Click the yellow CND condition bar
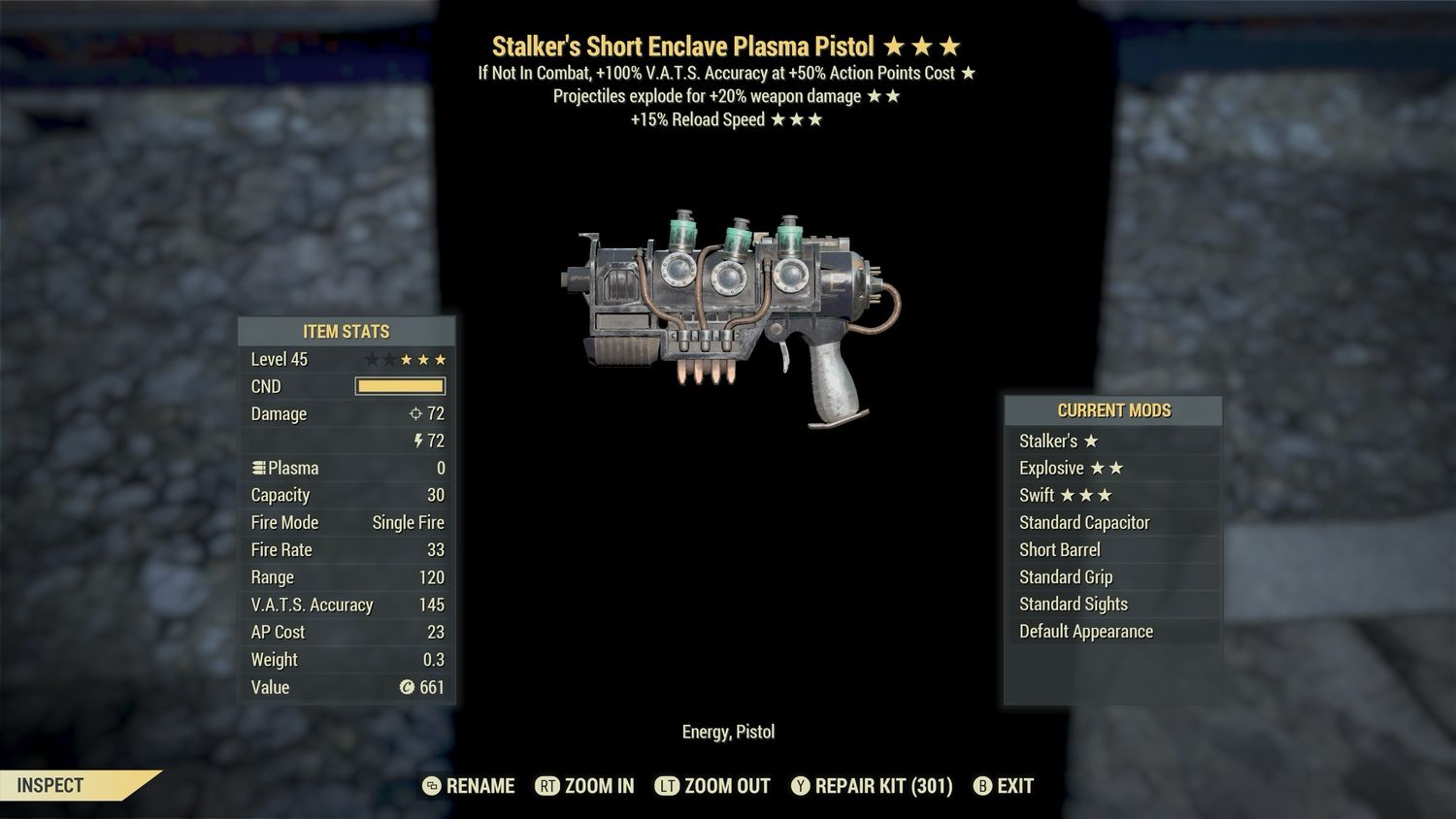This screenshot has height=819, width=1456. tap(399, 386)
